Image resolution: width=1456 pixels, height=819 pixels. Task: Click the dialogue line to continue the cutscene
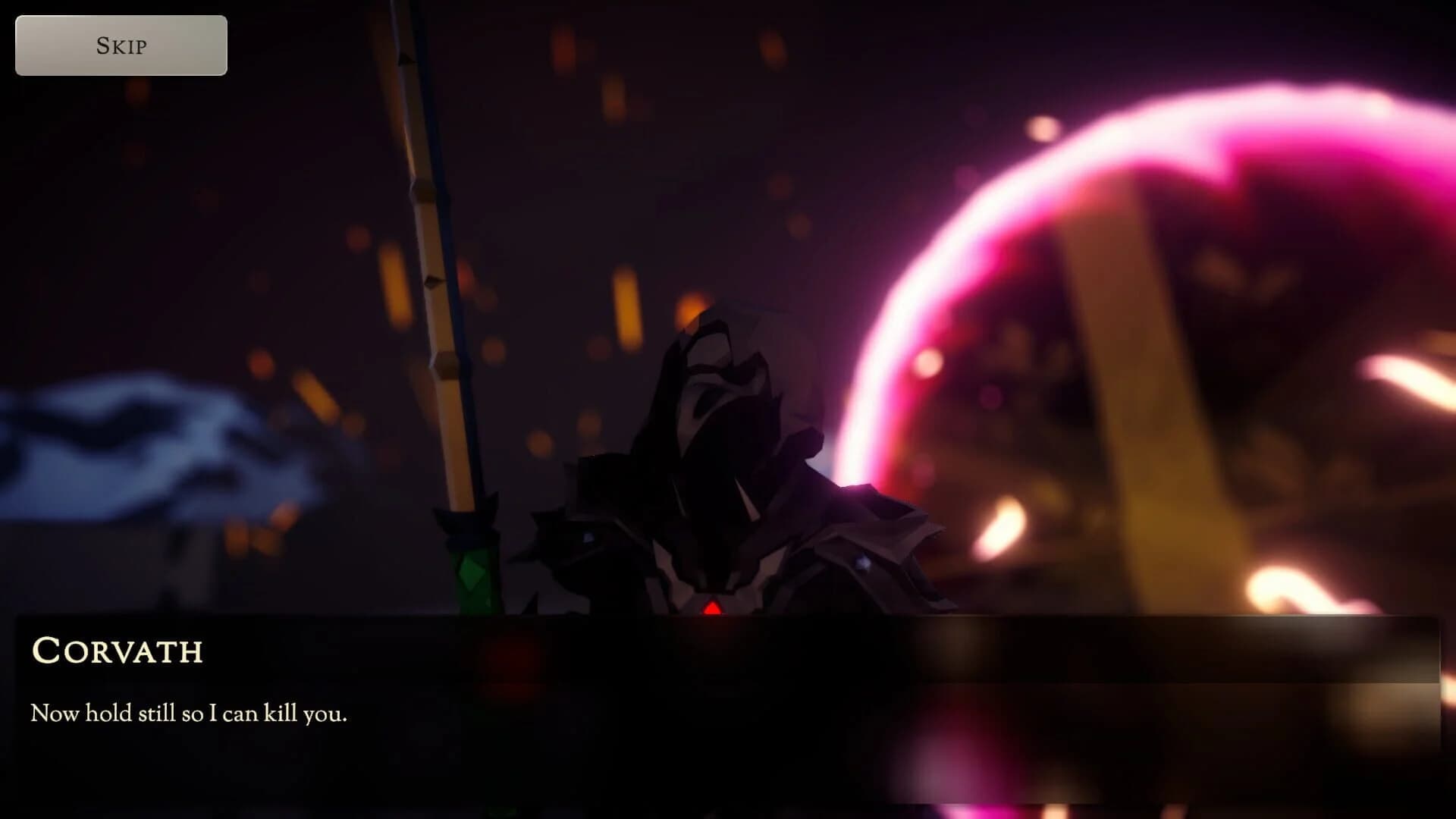(x=190, y=711)
